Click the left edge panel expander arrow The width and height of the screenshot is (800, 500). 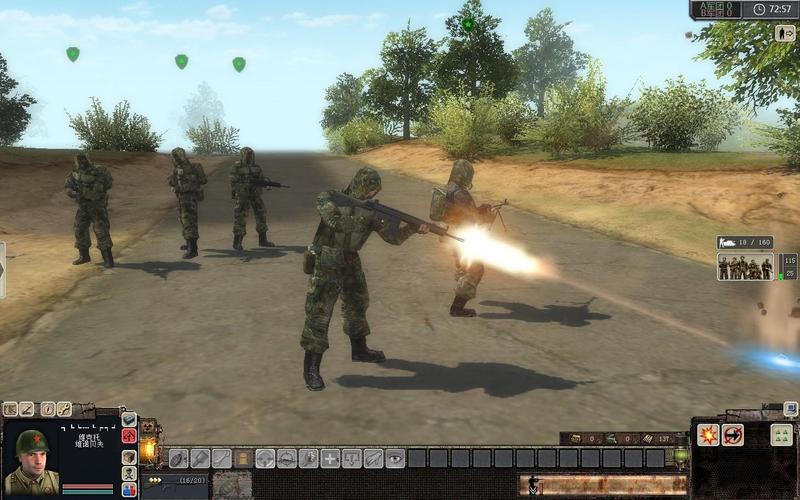click(x=3, y=270)
